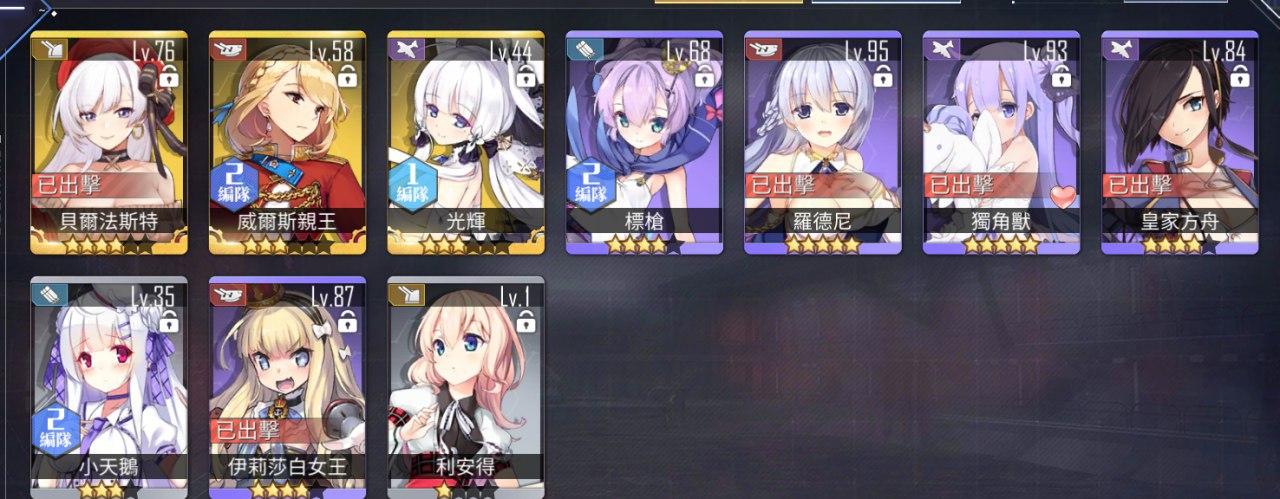
Task: Pick the 皇家方舟 ship card
Action: (x=1180, y=140)
